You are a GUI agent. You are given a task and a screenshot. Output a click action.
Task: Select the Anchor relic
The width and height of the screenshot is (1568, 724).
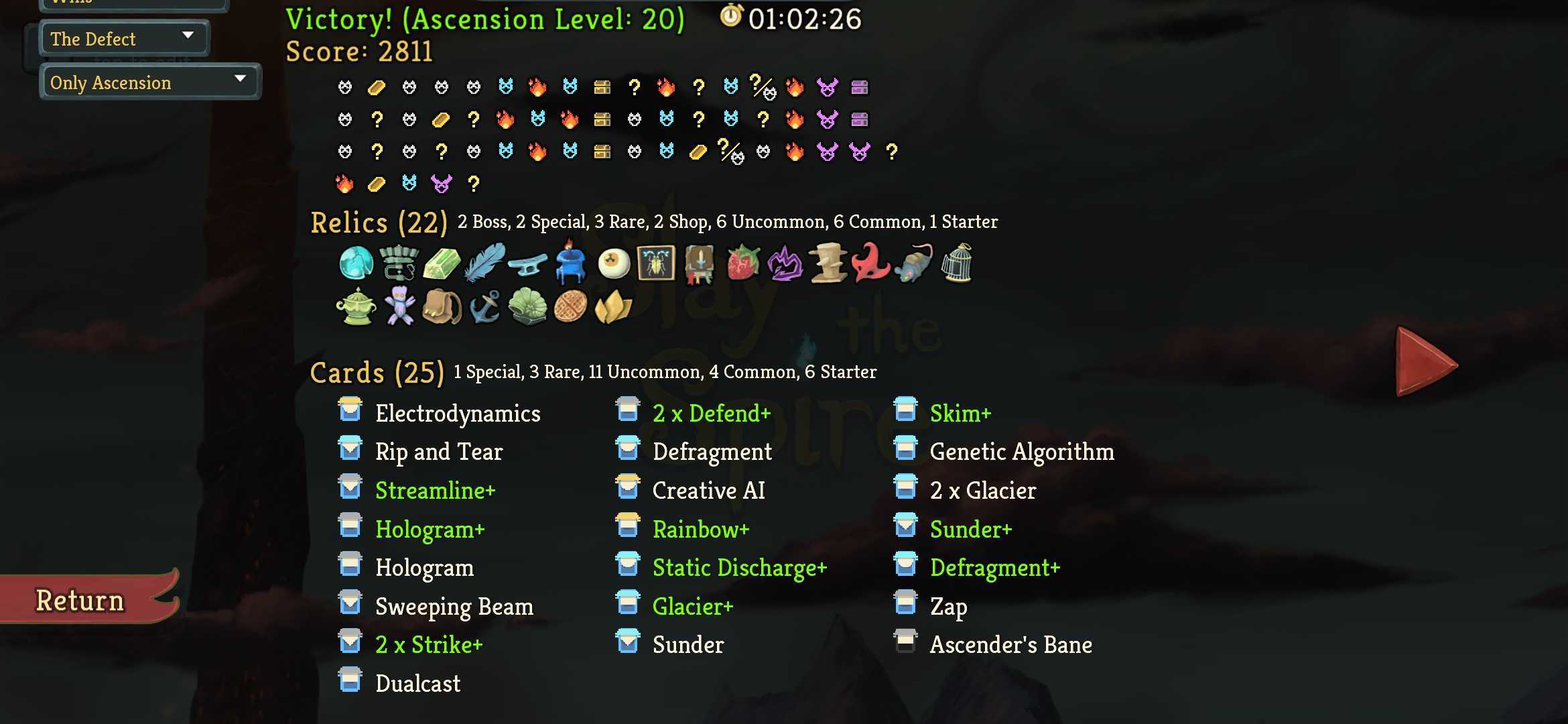pyautogui.click(x=484, y=308)
